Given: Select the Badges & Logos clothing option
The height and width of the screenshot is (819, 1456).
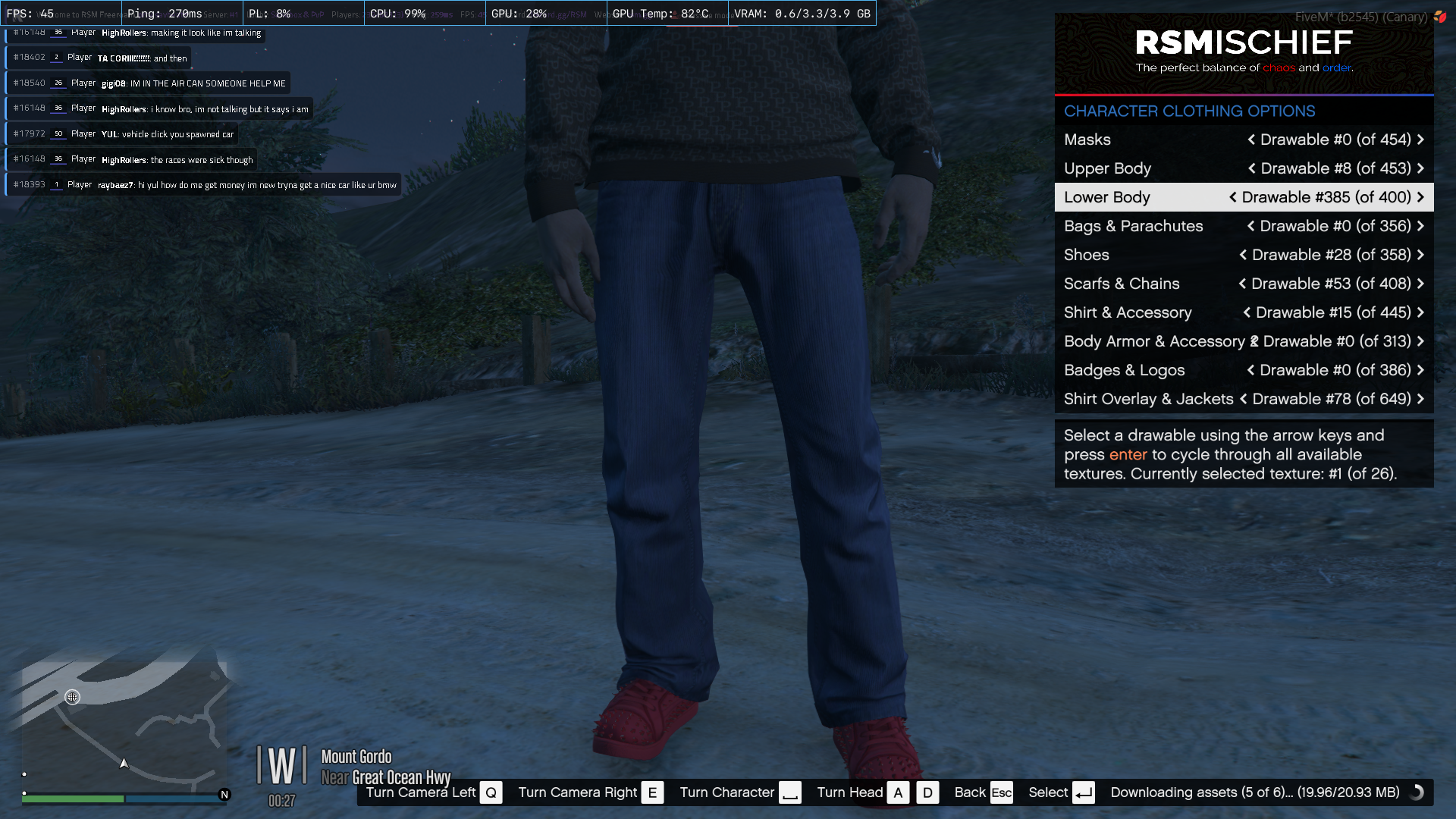Looking at the screenshot, I should coord(1125,370).
